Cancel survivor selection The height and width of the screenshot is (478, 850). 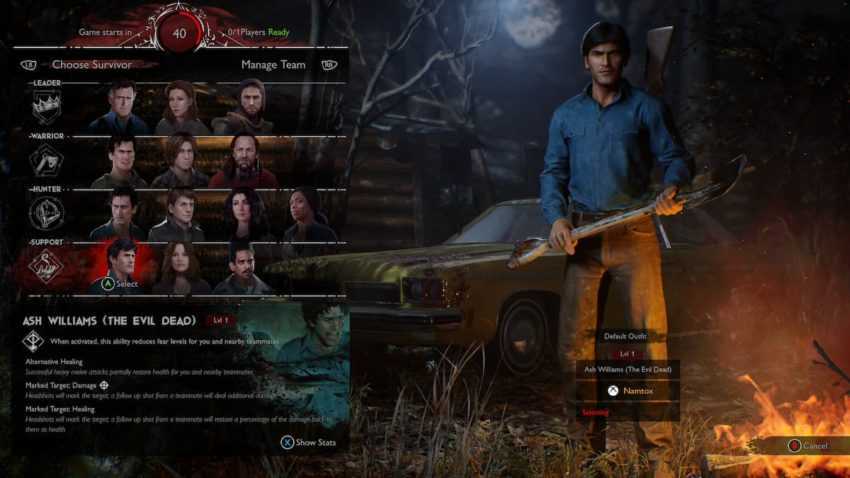[807, 445]
